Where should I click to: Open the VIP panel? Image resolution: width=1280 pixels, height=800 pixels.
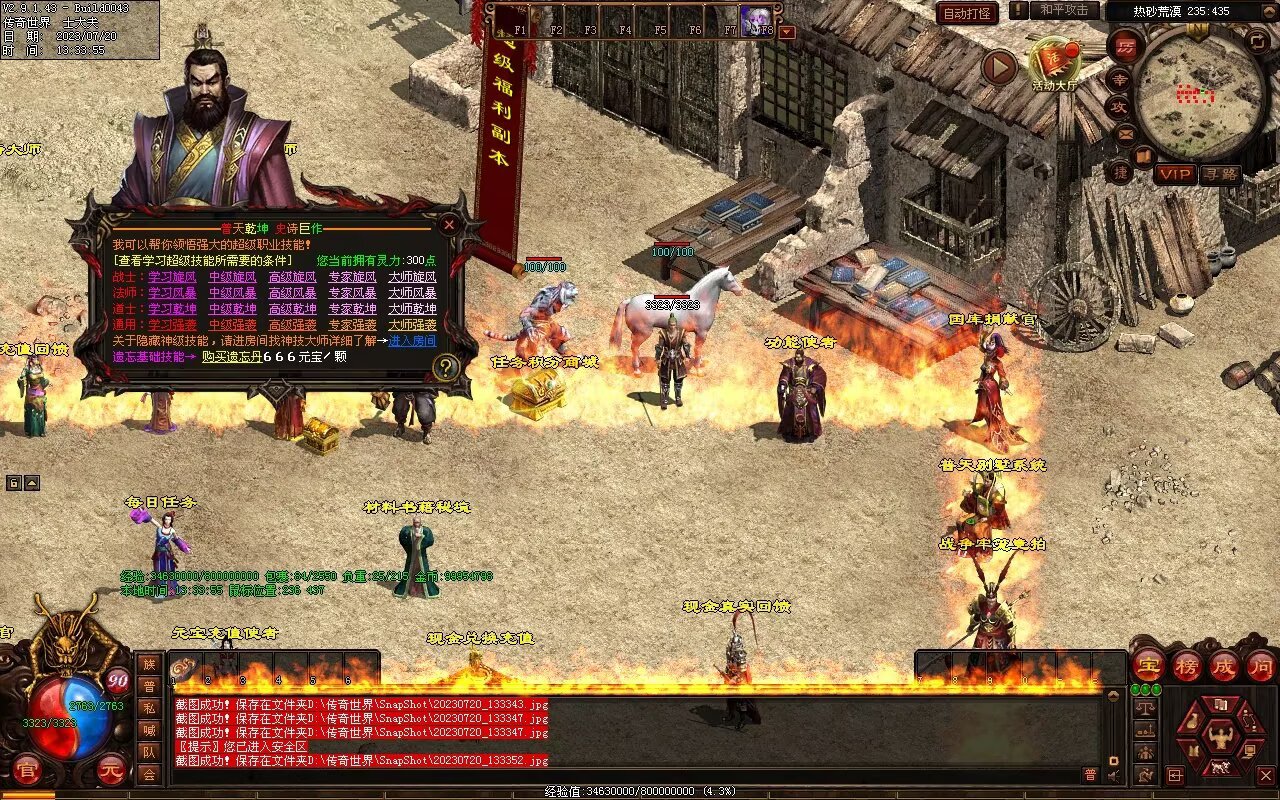coord(1175,174)
